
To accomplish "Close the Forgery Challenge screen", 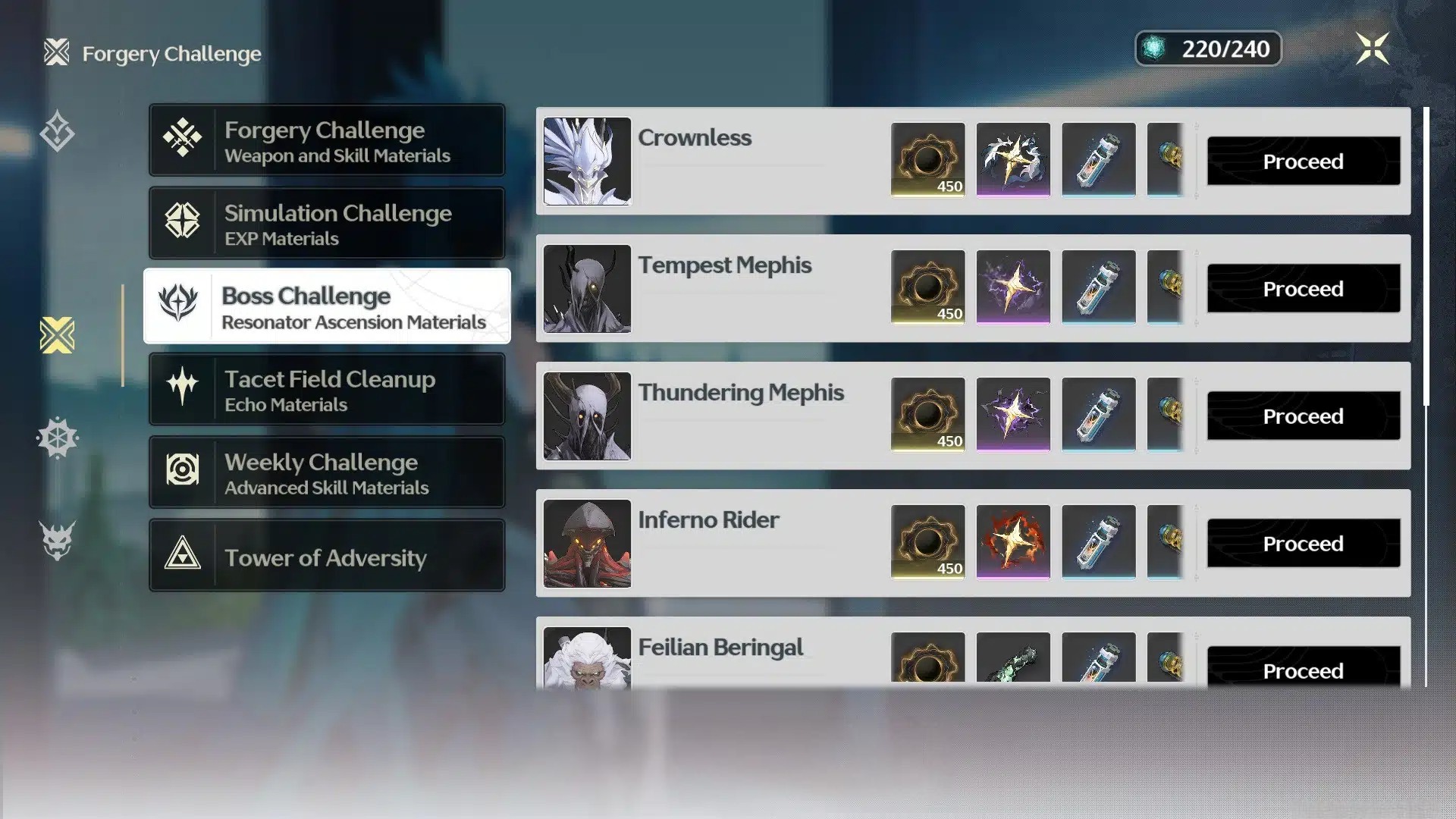I will [x=1372, y=49].
